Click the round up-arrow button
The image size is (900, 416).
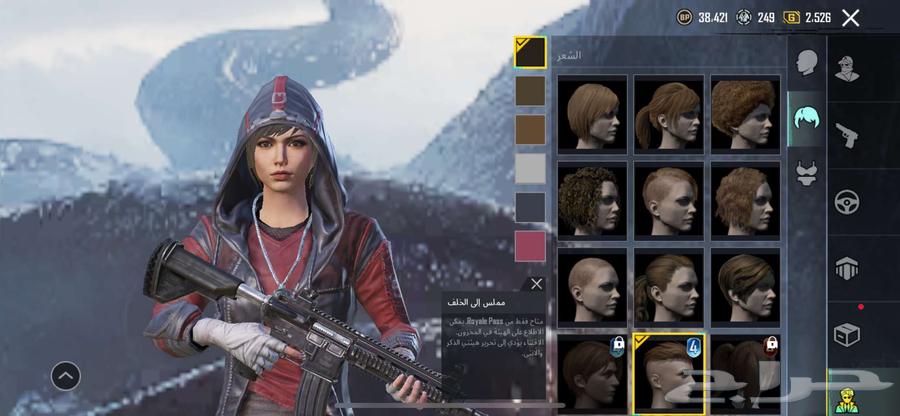coord(66,376)
